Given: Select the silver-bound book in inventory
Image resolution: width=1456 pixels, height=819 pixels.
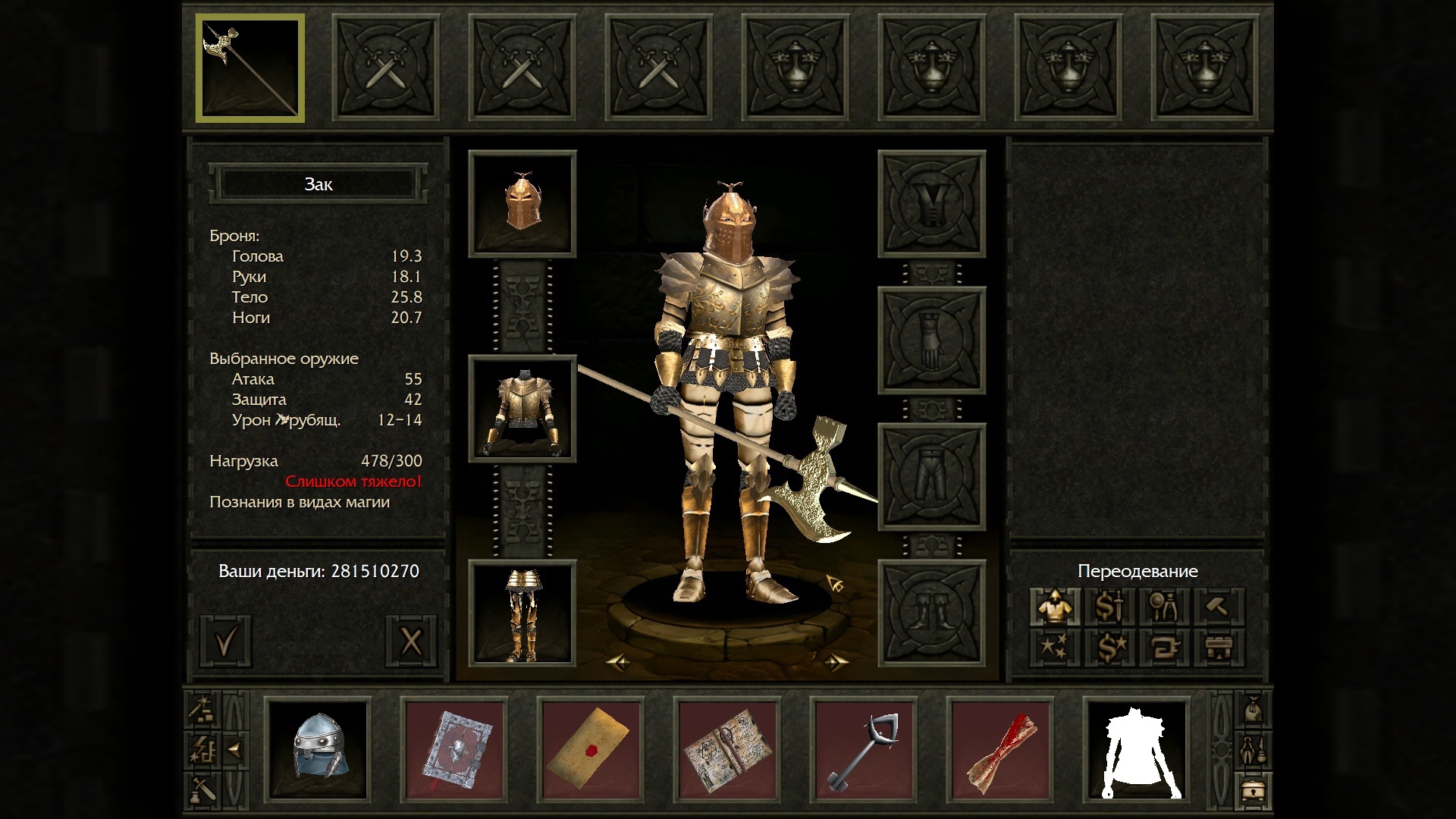Looking at the screenshot, I should [455, 749].
